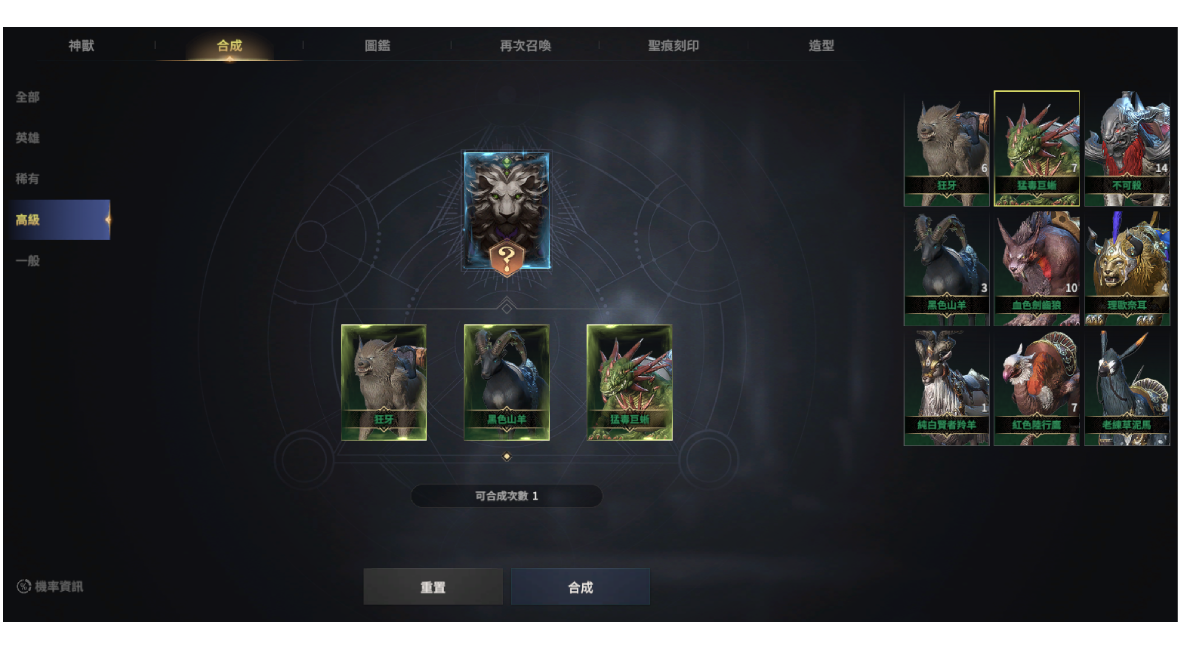
Task: Add the 紅色陸行鷹 card
Action: coord(1037,388)
